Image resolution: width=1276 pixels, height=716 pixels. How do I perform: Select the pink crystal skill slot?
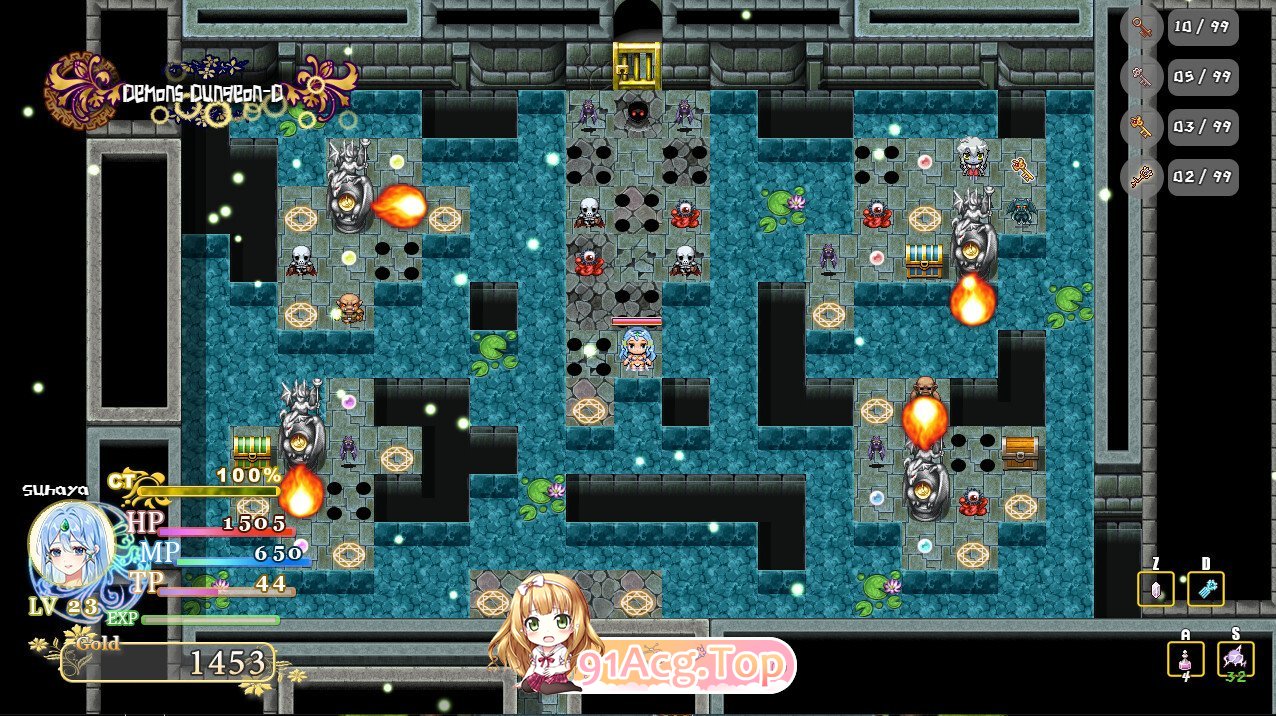click(1156, 589)
